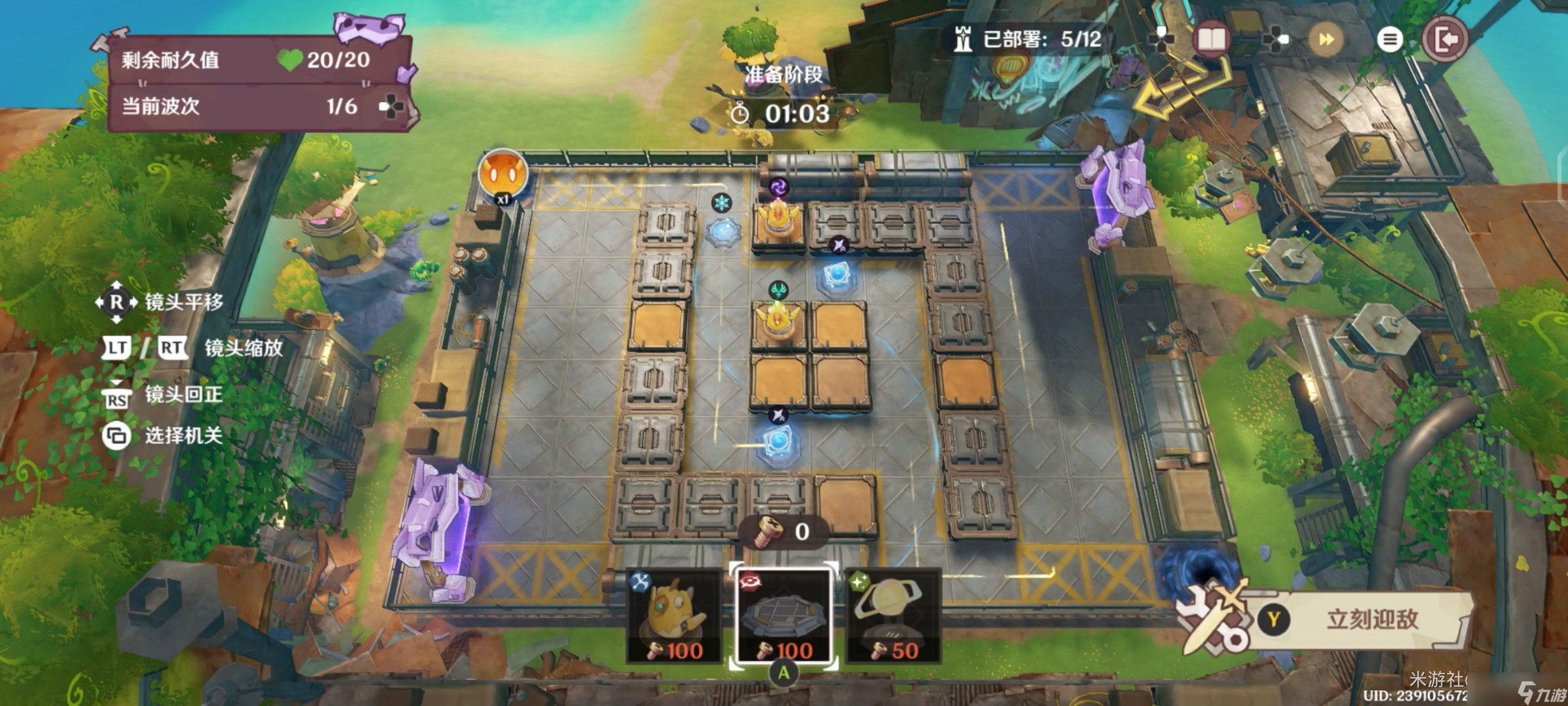1568x706 pixels.
Task: Open the three-line list menu
Action: (1389, 40)
